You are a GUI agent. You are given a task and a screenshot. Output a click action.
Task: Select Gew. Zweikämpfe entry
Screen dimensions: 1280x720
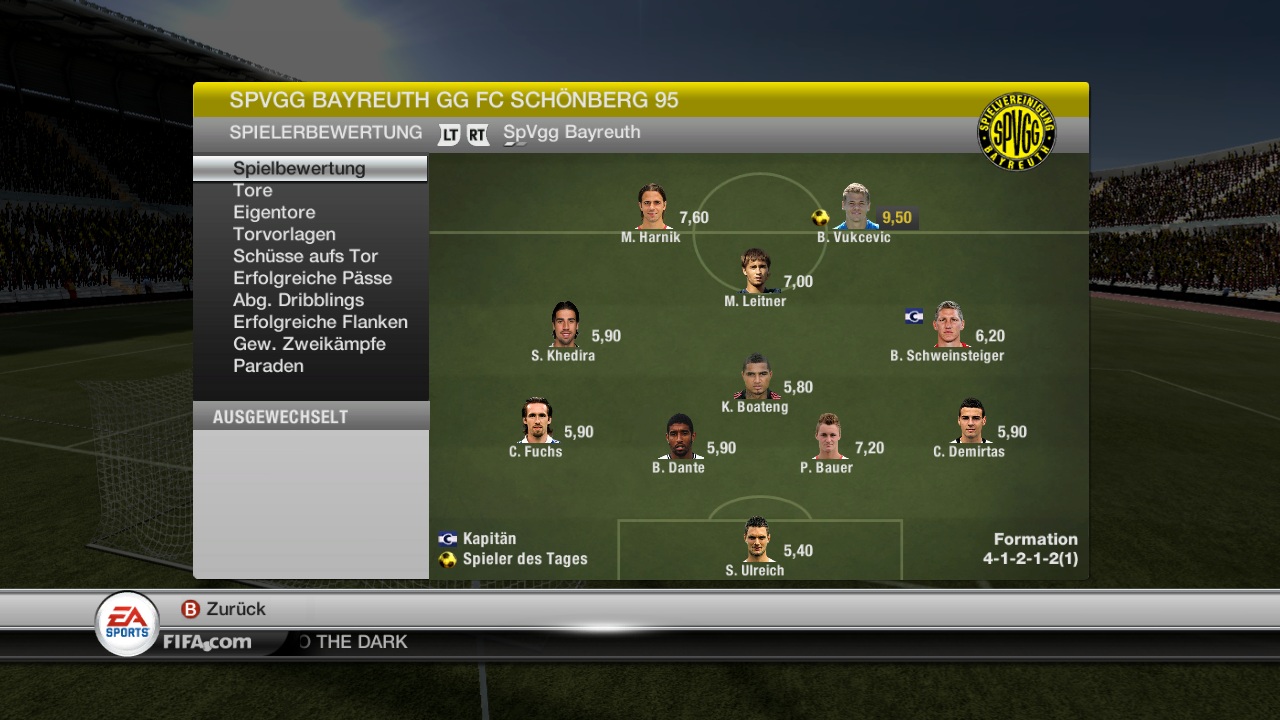[x=309, y=344]
